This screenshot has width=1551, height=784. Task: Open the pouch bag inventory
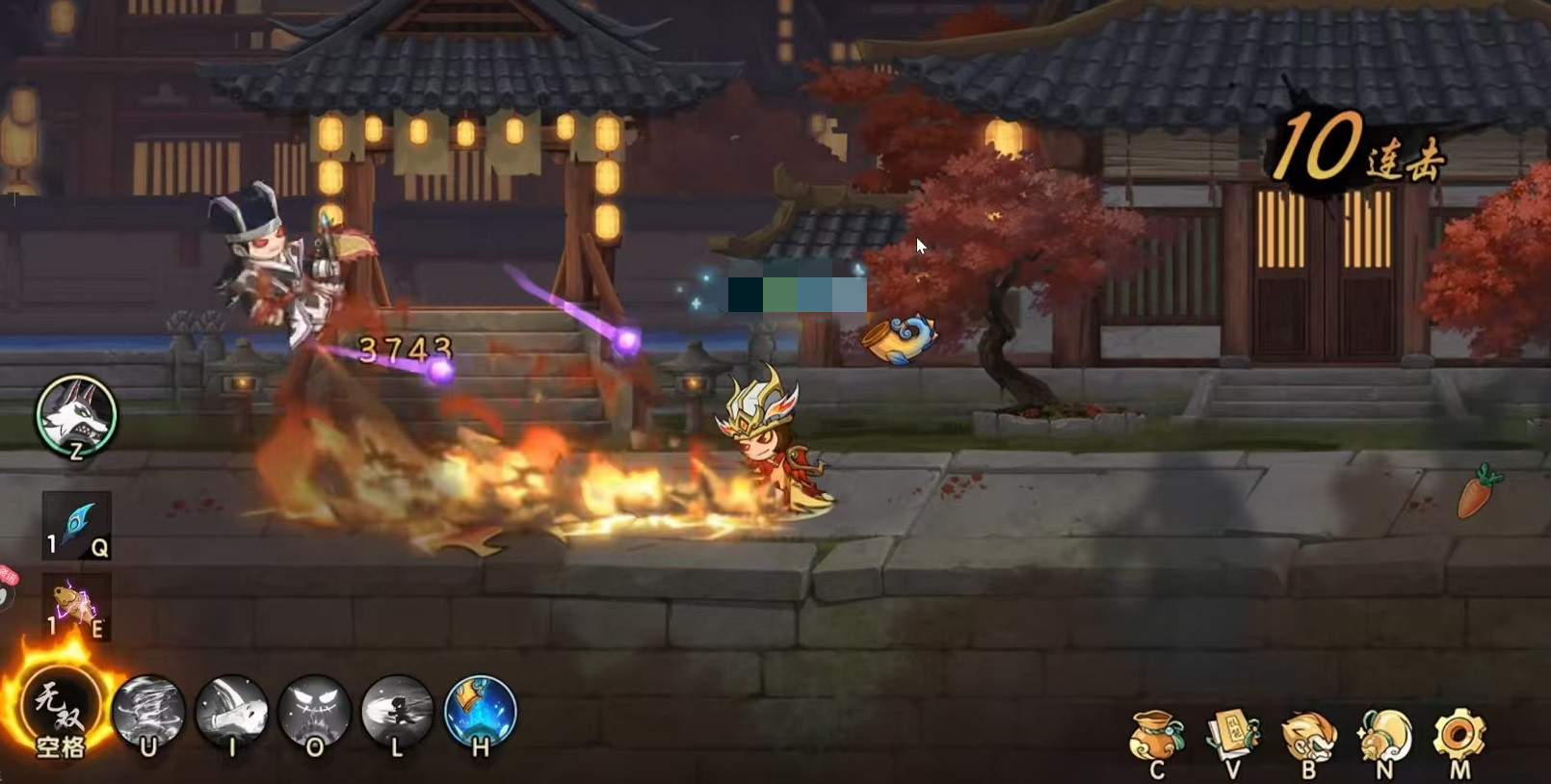(1156, 739)
